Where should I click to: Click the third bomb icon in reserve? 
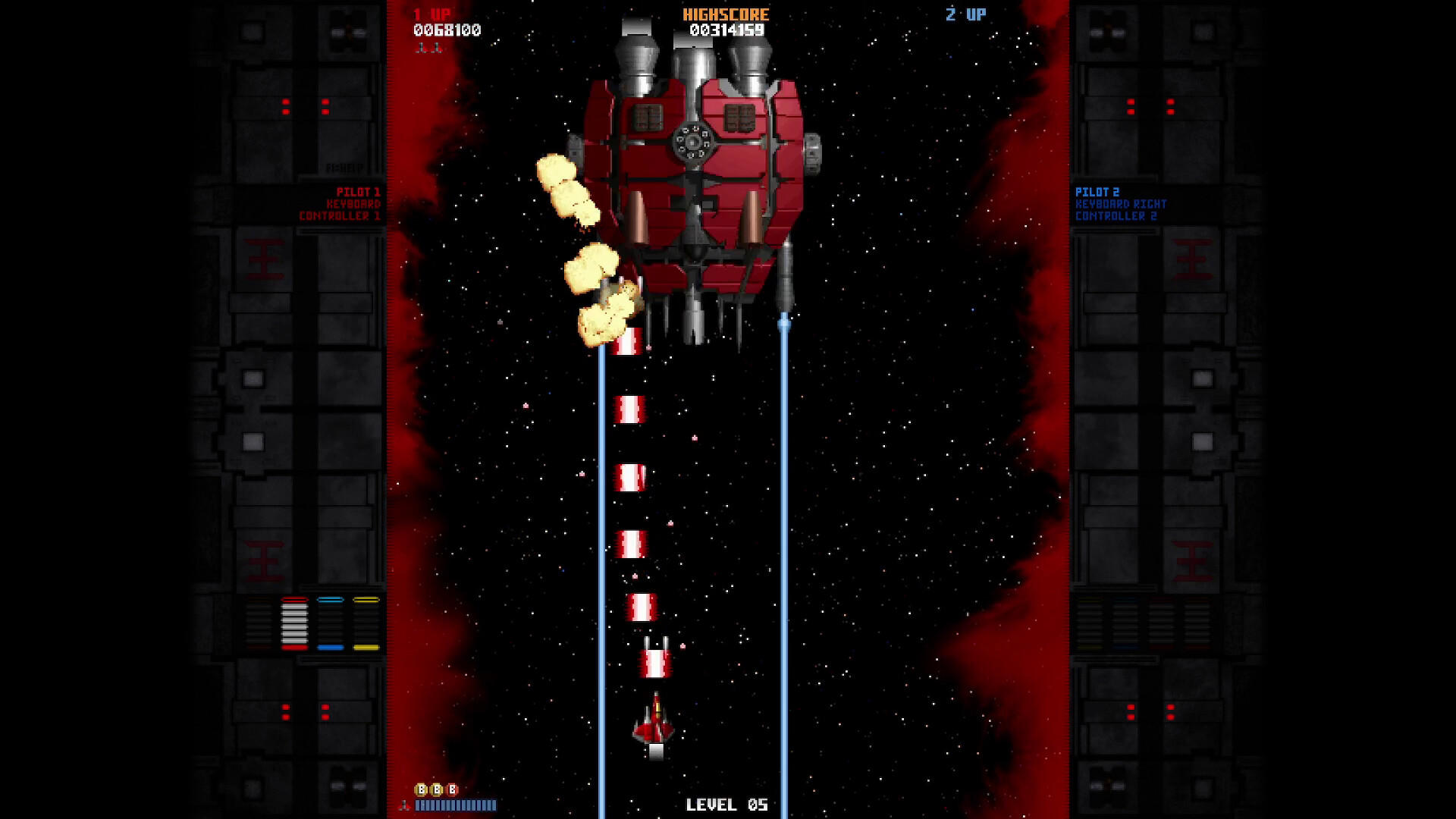point(453,789)
